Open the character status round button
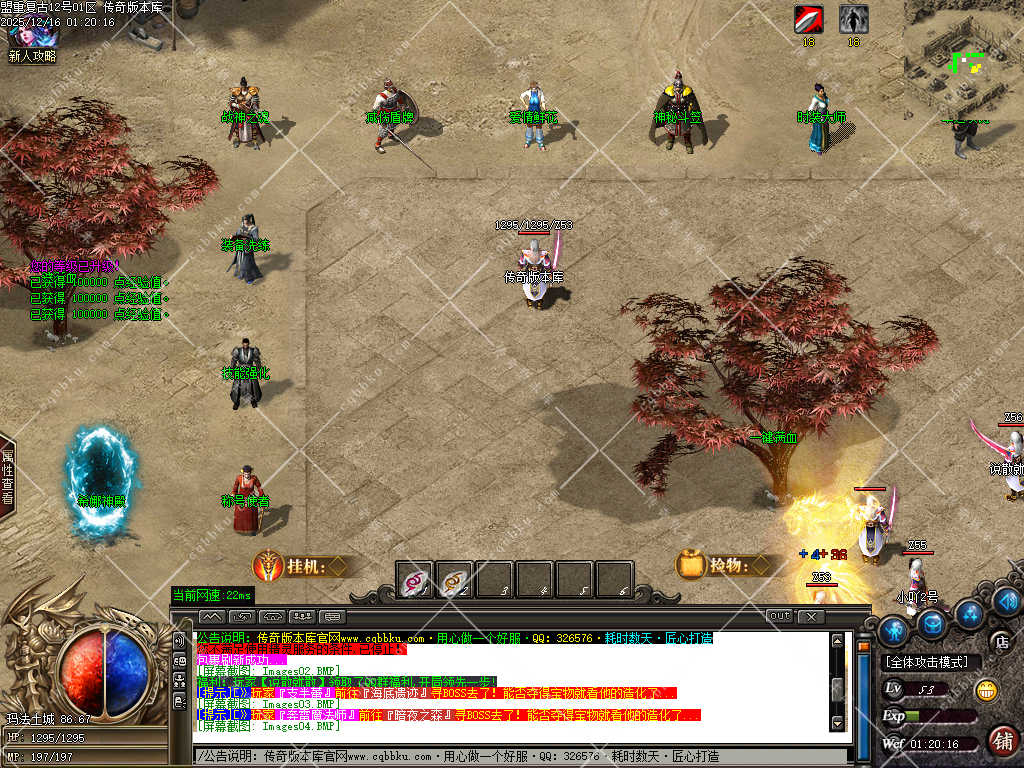The height and width of the screenshot is (768, 1024). click(x=894, y=630)
